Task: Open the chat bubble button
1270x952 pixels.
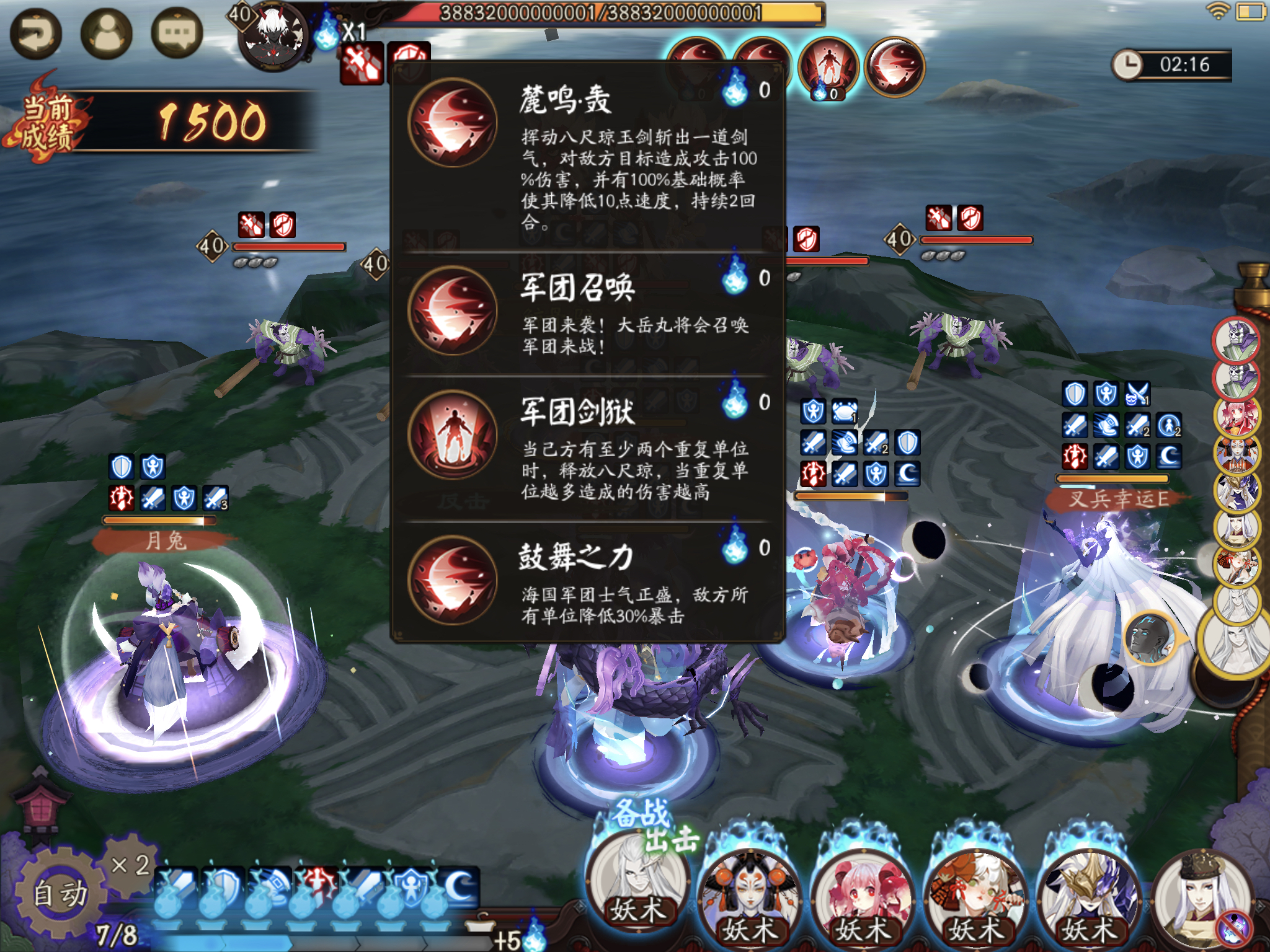Action: tap(177, 34)
